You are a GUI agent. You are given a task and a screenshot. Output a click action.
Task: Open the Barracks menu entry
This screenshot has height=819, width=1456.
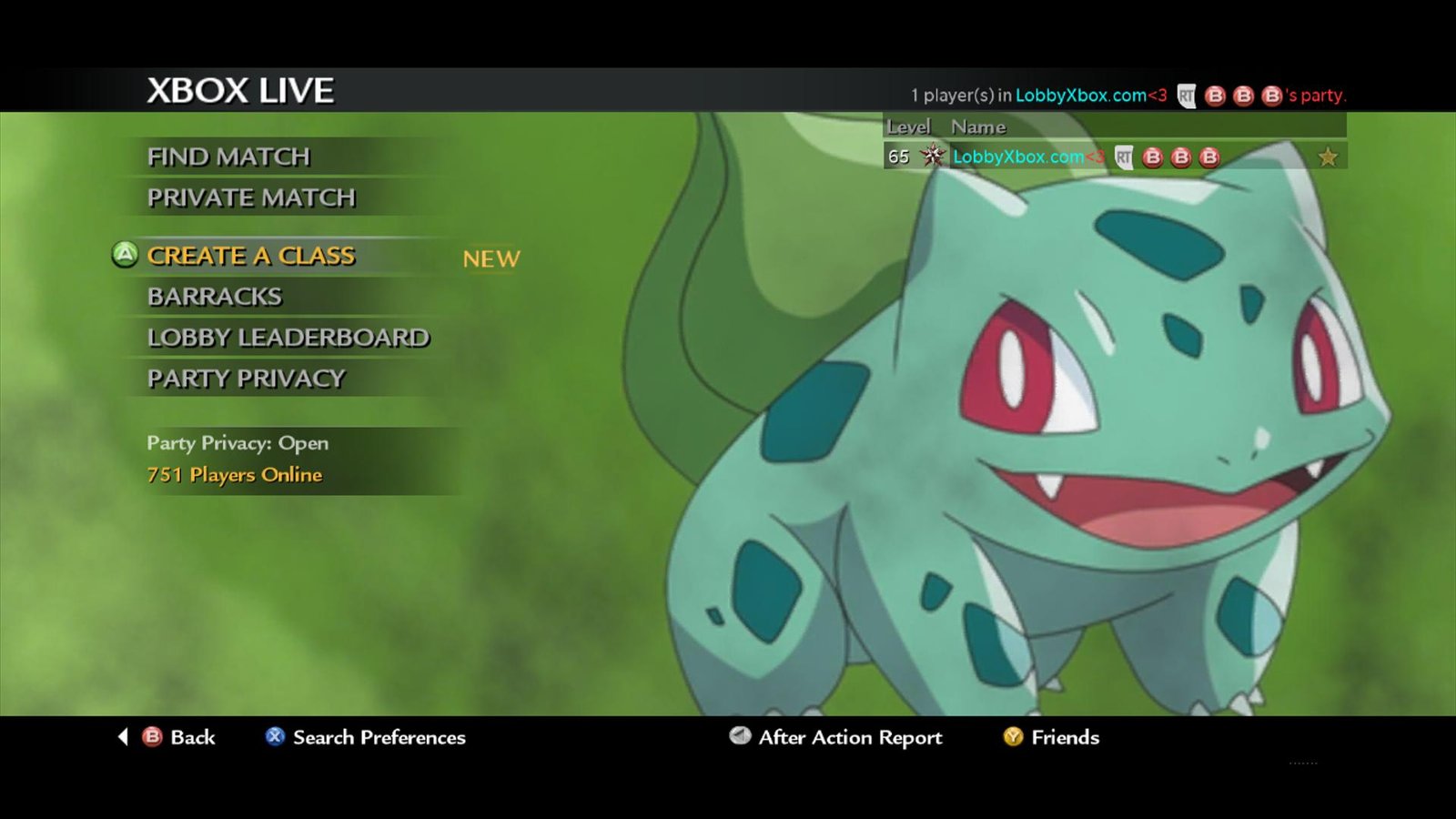215,297
